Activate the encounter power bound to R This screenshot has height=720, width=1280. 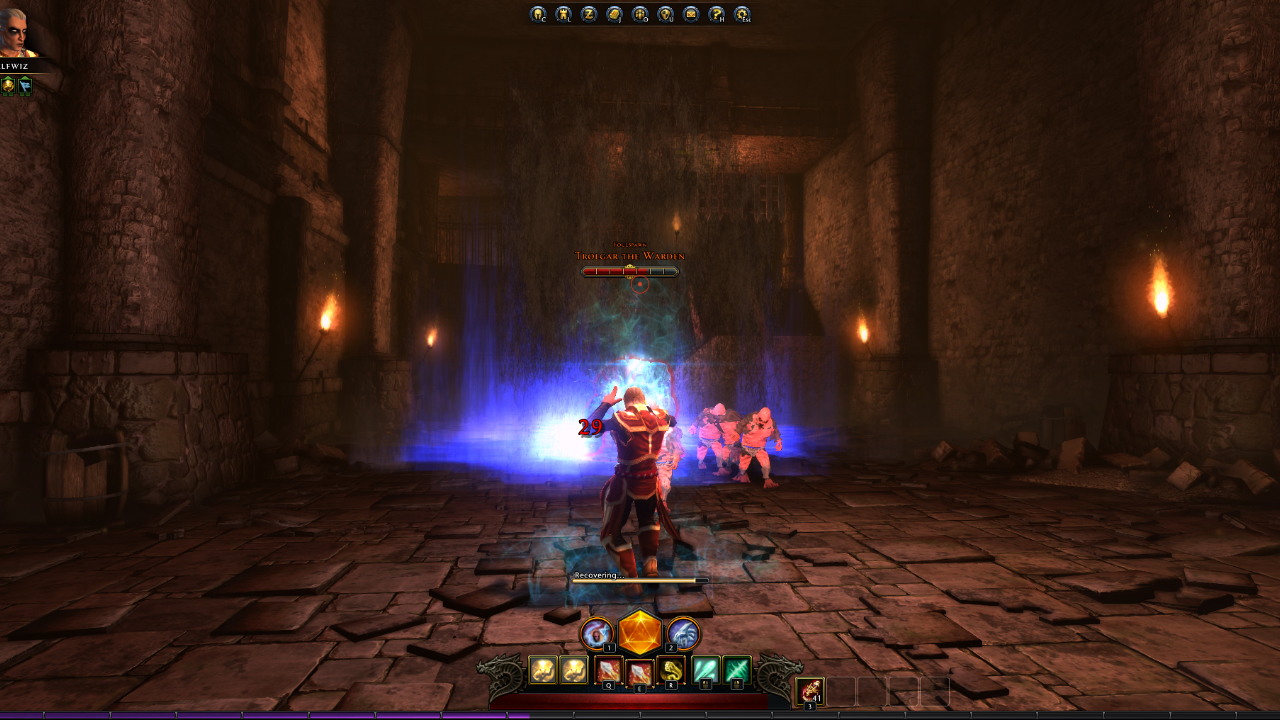(x=671, y=670)
